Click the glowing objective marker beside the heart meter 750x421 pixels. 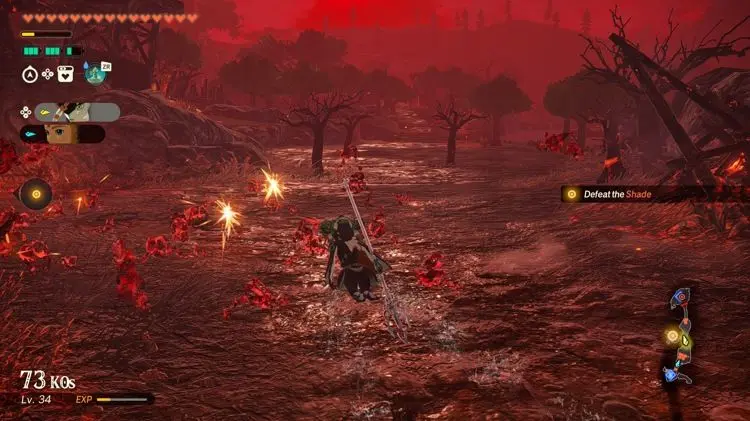[37, 193]
